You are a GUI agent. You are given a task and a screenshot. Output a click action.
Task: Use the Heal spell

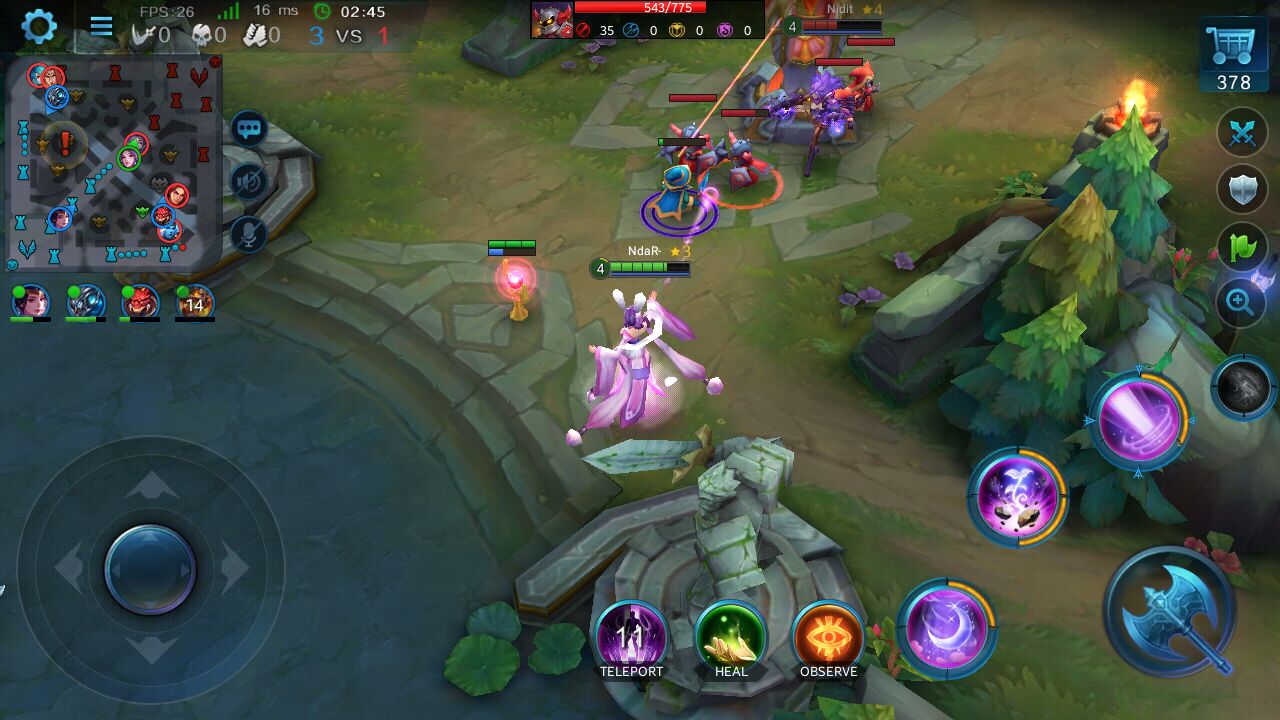point(731,635)
